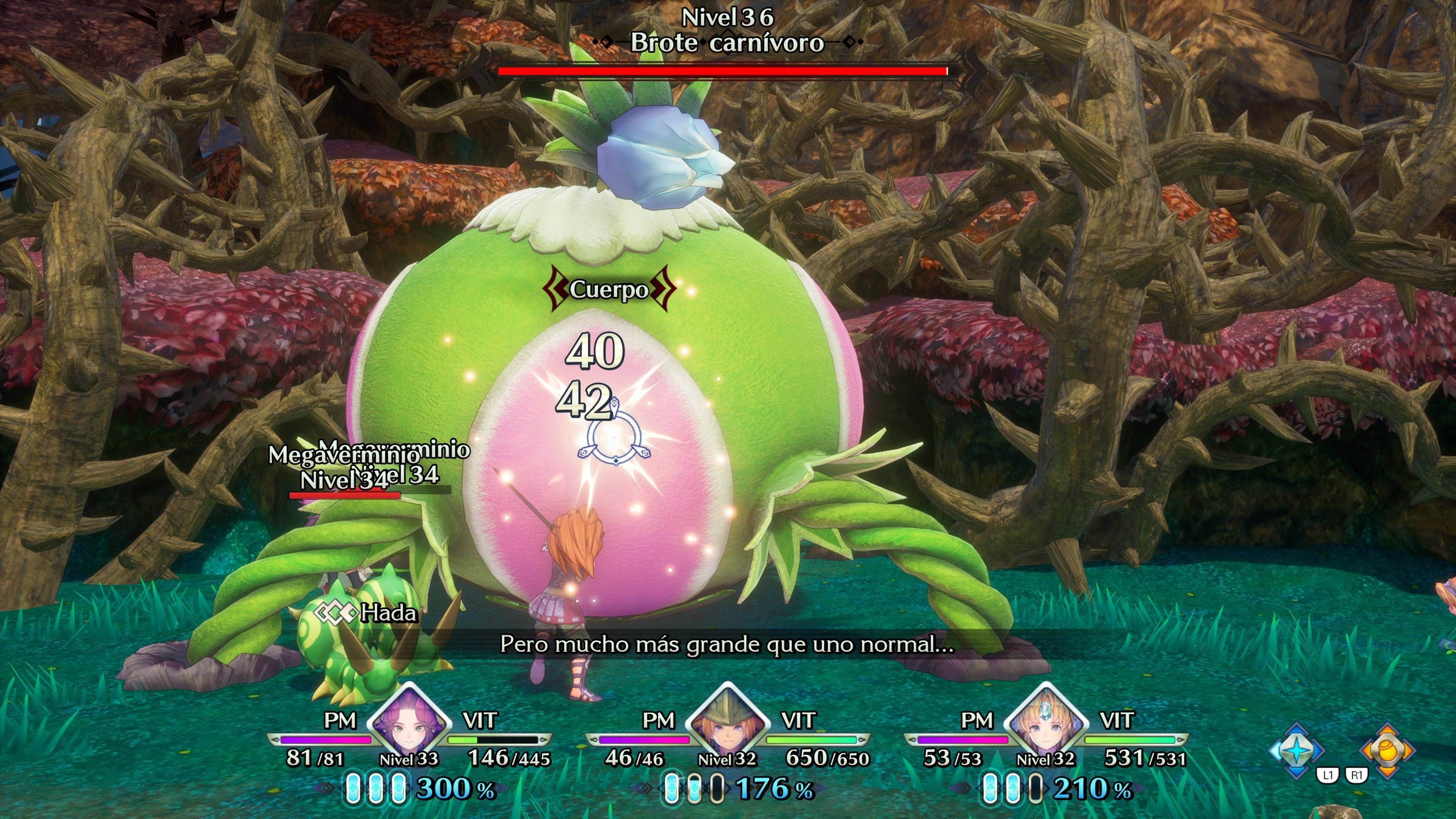Open the item pot shortcut icon
The image size is (1456, 819).
pyautogui.click(x=1388, y=751)
